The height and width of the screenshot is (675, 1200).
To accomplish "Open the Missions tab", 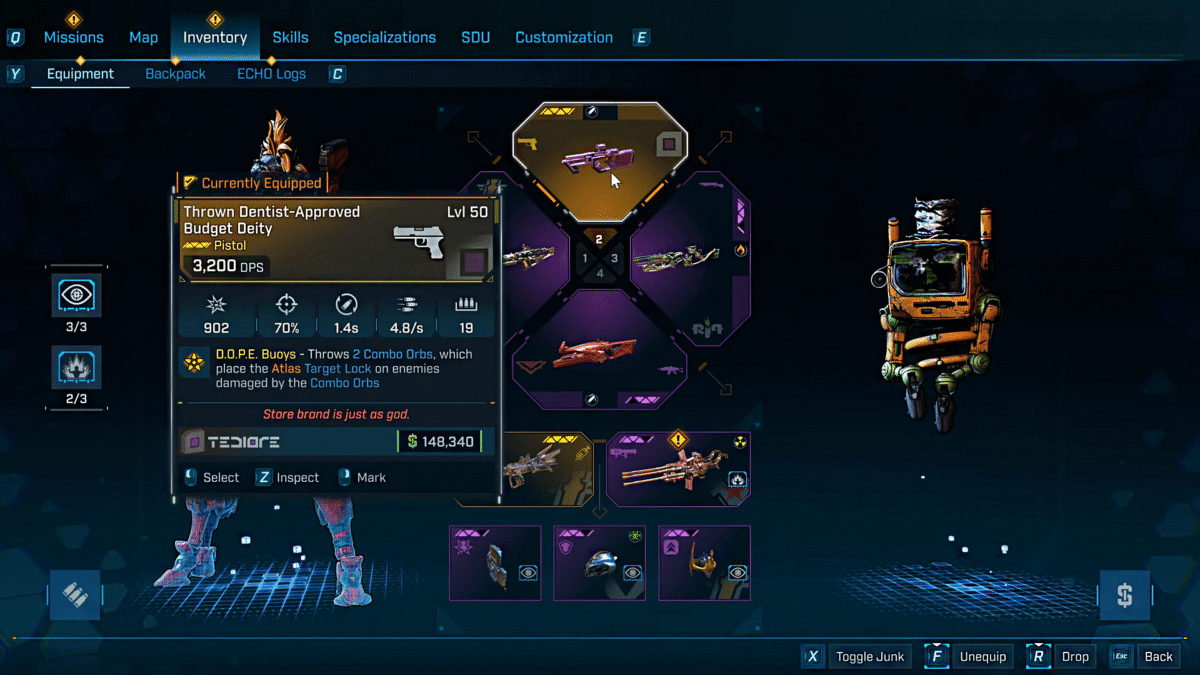I will 73,37.
